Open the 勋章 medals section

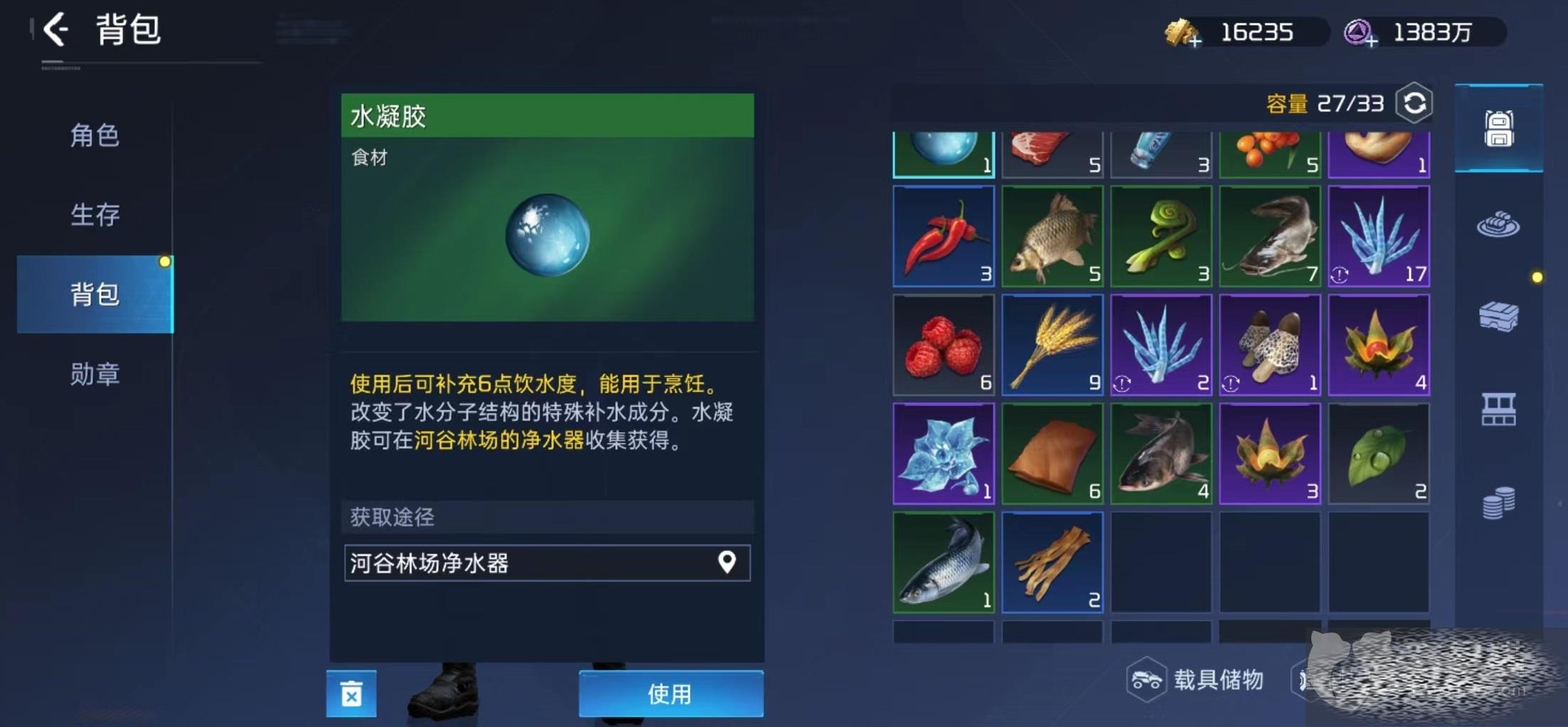coord(95,374)
